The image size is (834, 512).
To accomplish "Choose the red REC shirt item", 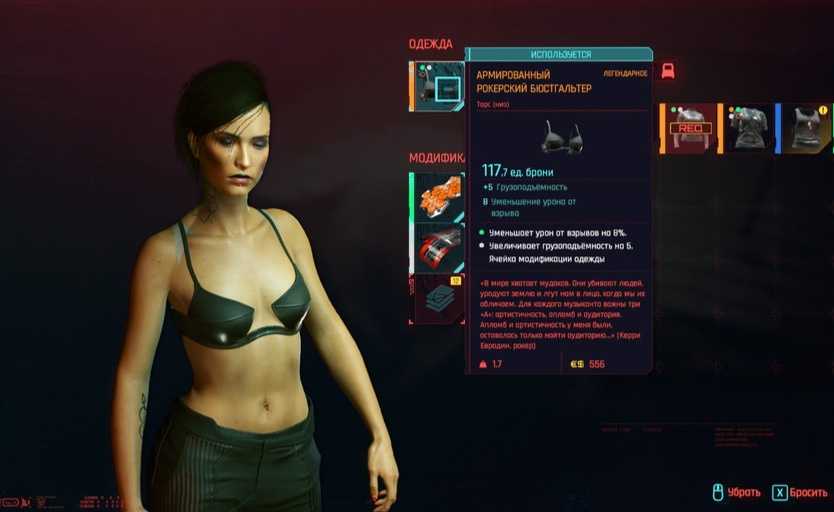I will click(690, 128).
